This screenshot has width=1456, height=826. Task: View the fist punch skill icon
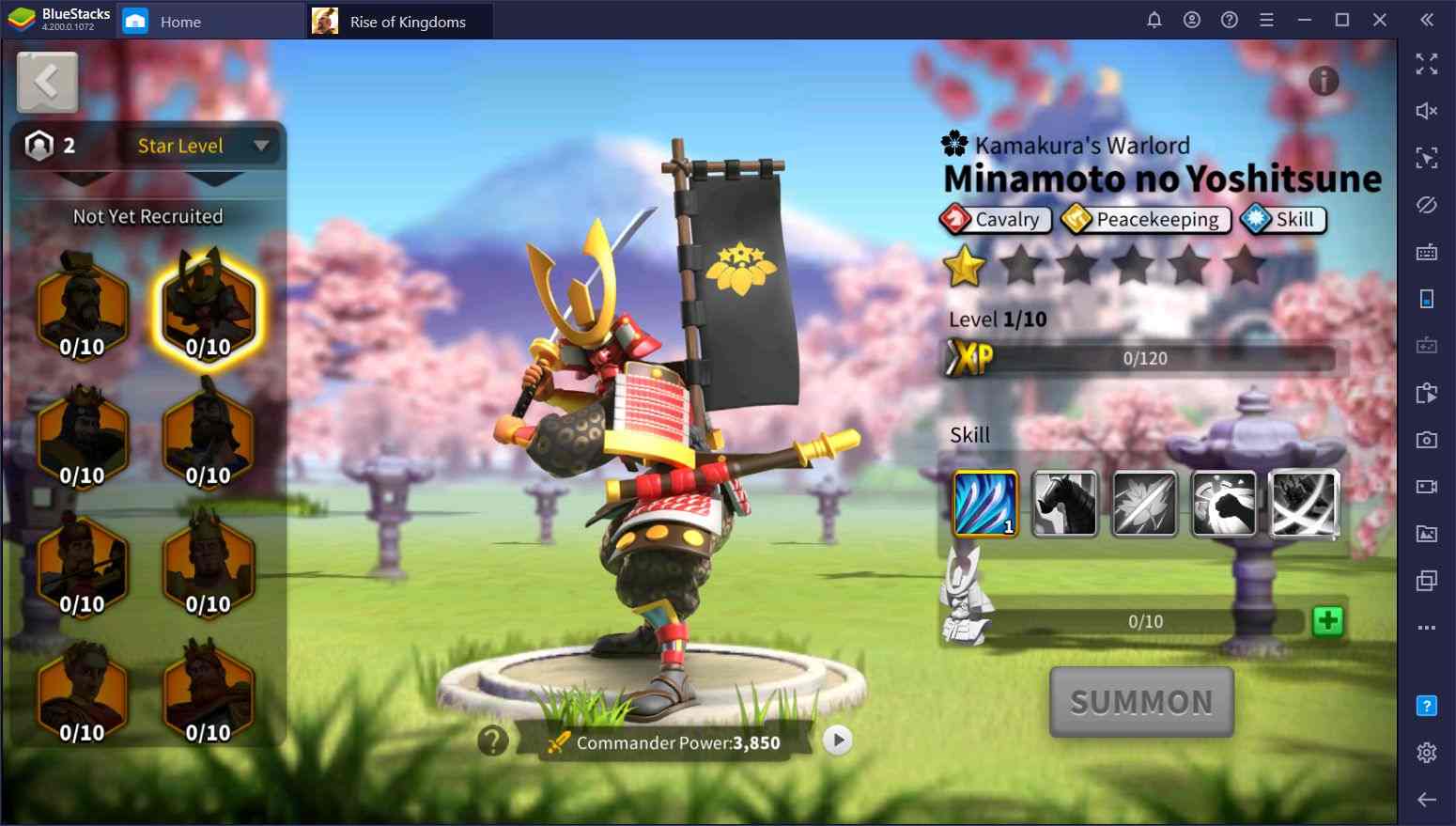[1223, 504]
